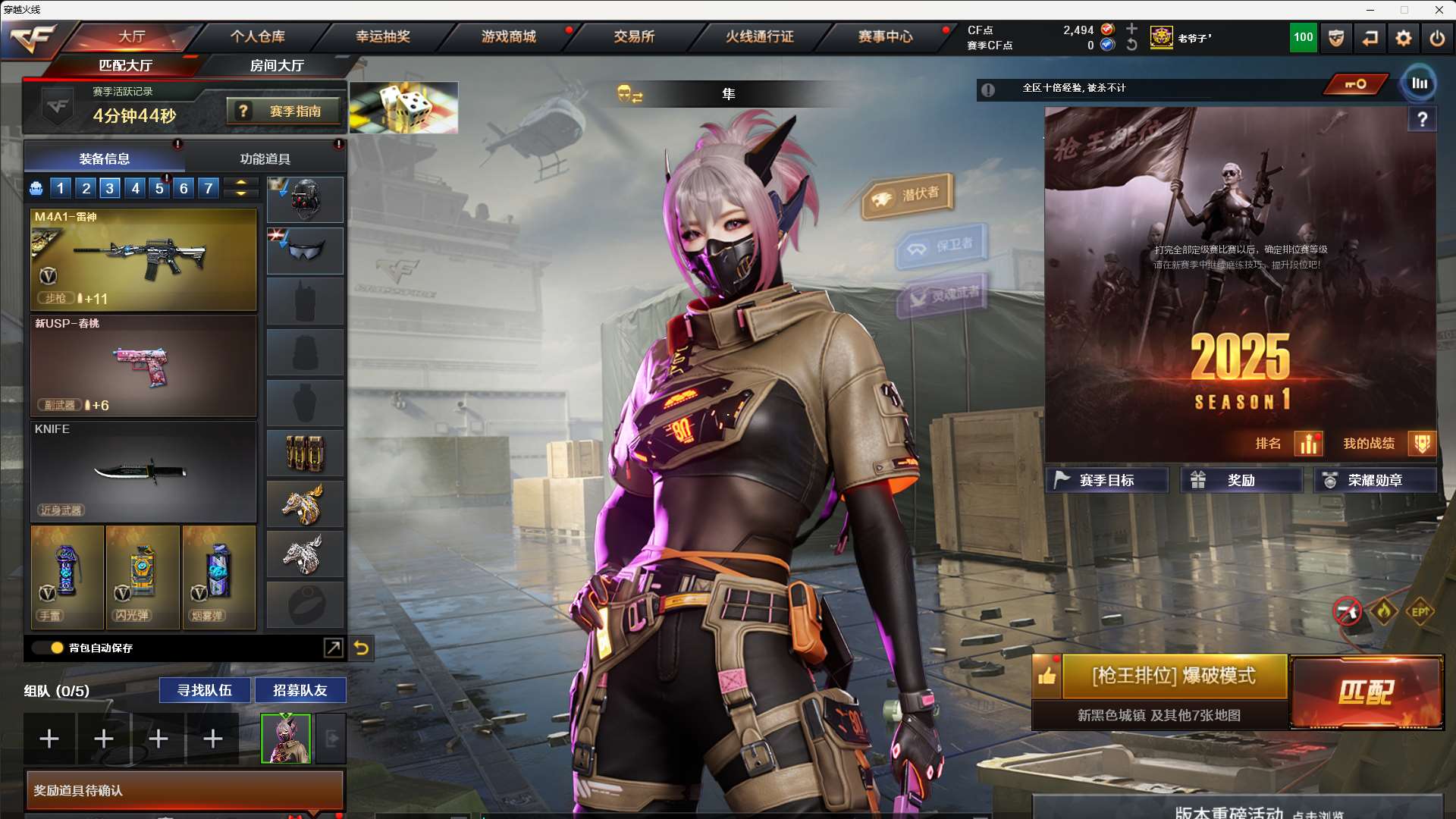The height and width of the screenshot is (819, 1456).
Task: Click 寻找队伍 to find a team
Action: tap(204, 690)
